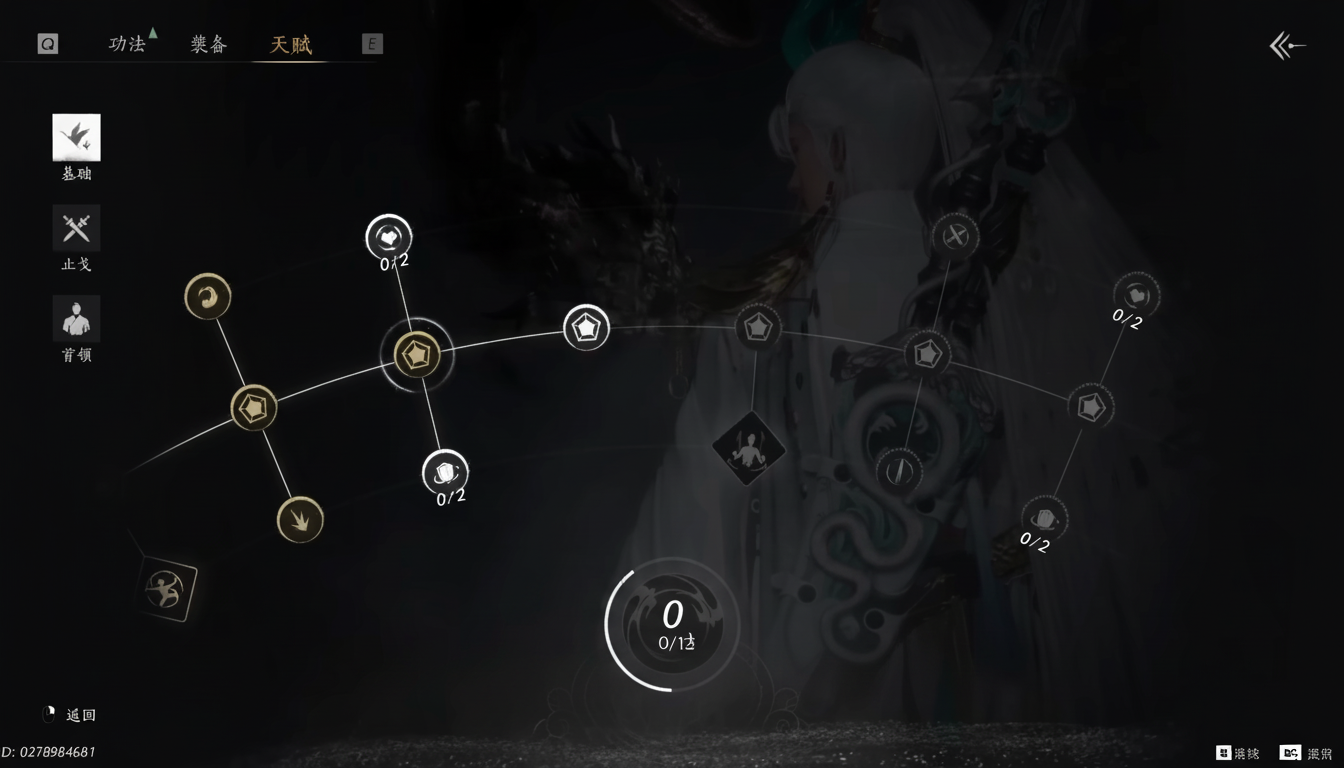Toggle the heart node showing 0/2 at top
This screenshot has height=768, width=1344.
click(389, 236)
